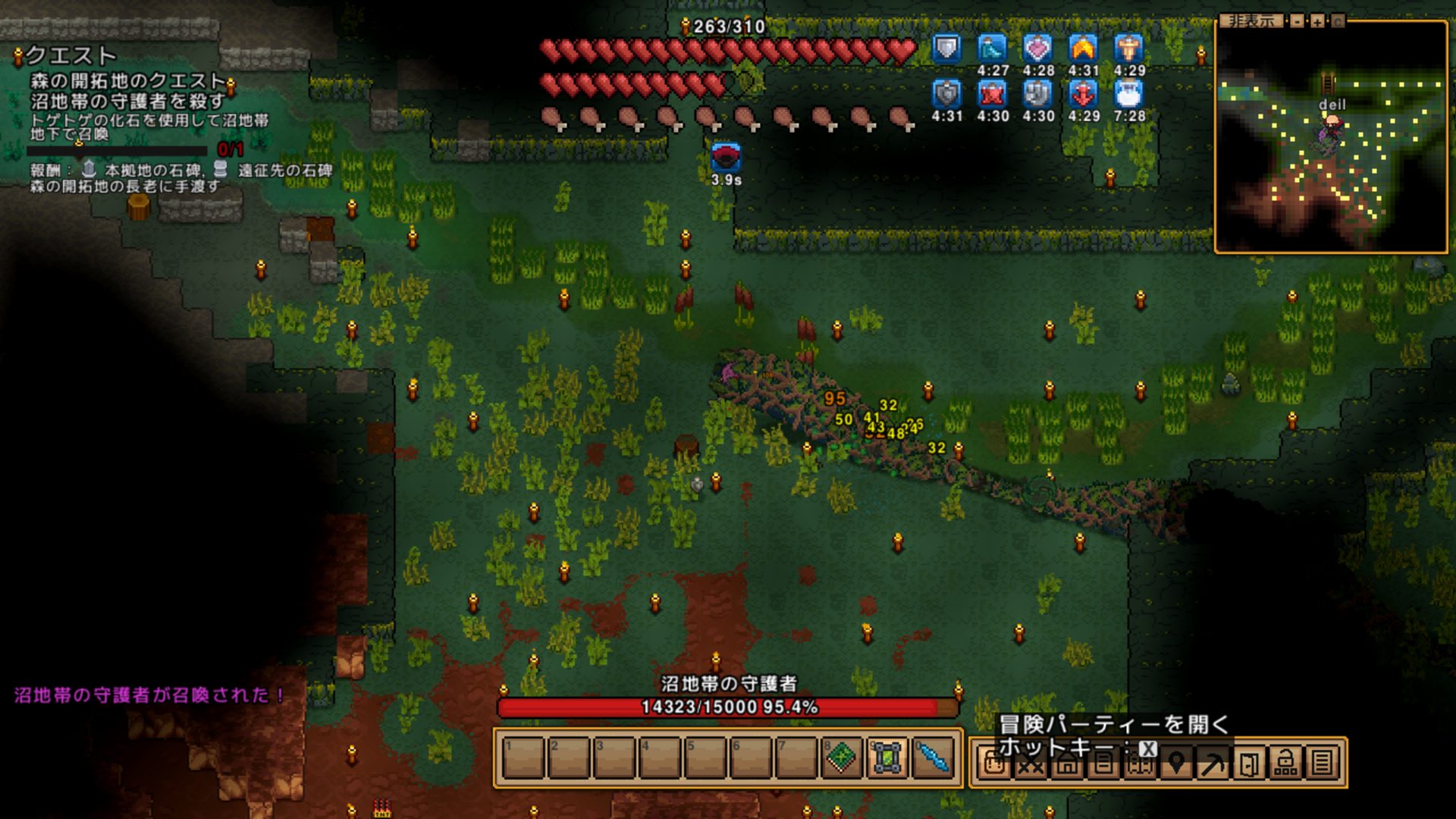1456x819 pixels.
Task: Open the settlement house button
Action: point(1066,763)
